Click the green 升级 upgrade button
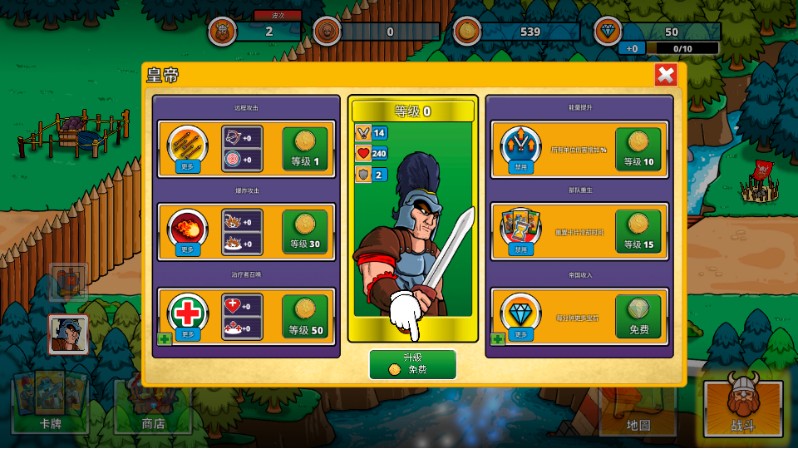Screen dimensions: 798x449 [x=412, y=364]
